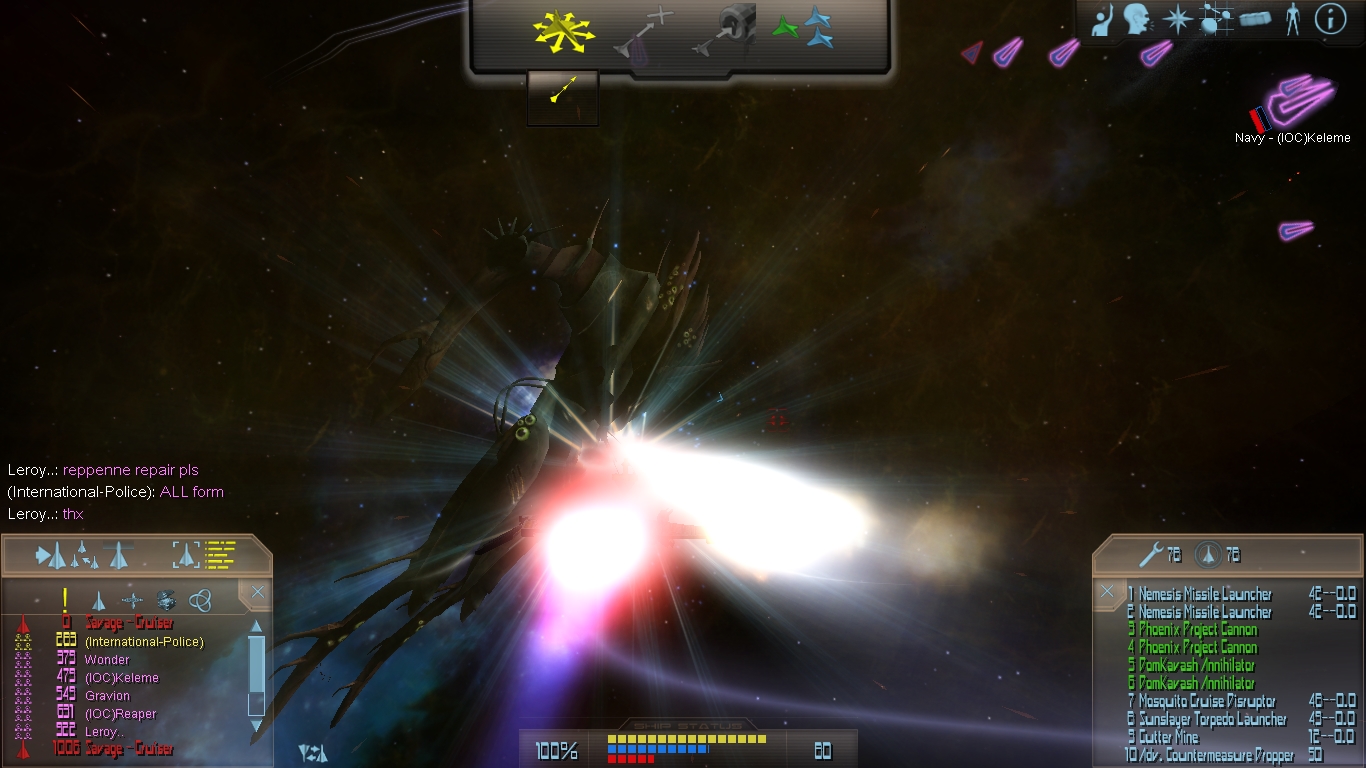The height and width of the screenshot is (768, 1366).
Task: Open the talking head chat icon
Action: point(1135,20)
